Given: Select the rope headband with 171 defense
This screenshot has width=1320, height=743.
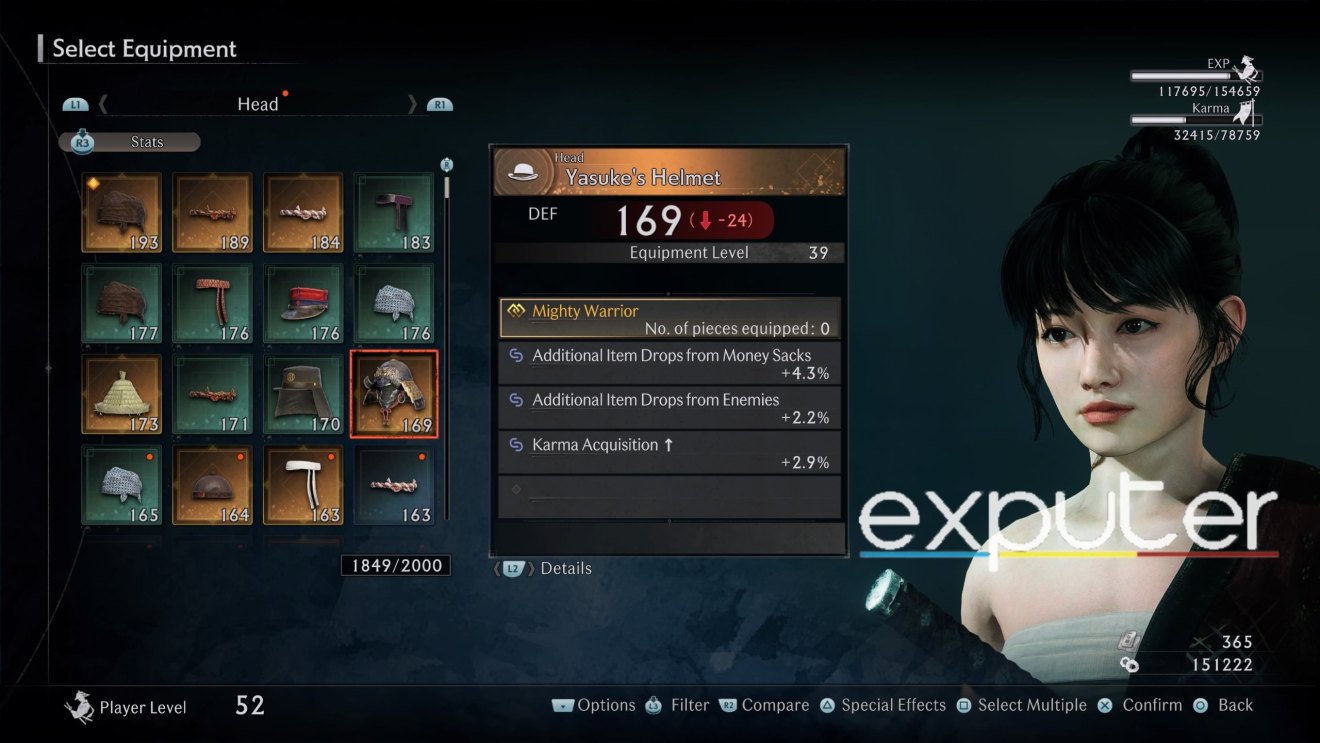Looking at the screenshot, I should [212, 394].
